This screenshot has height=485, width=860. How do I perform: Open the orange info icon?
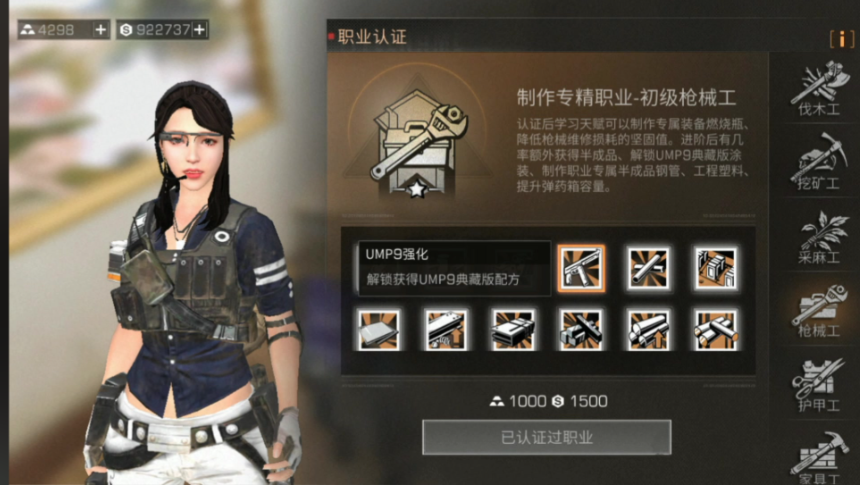pyautogui.click(x=841, y=38)
